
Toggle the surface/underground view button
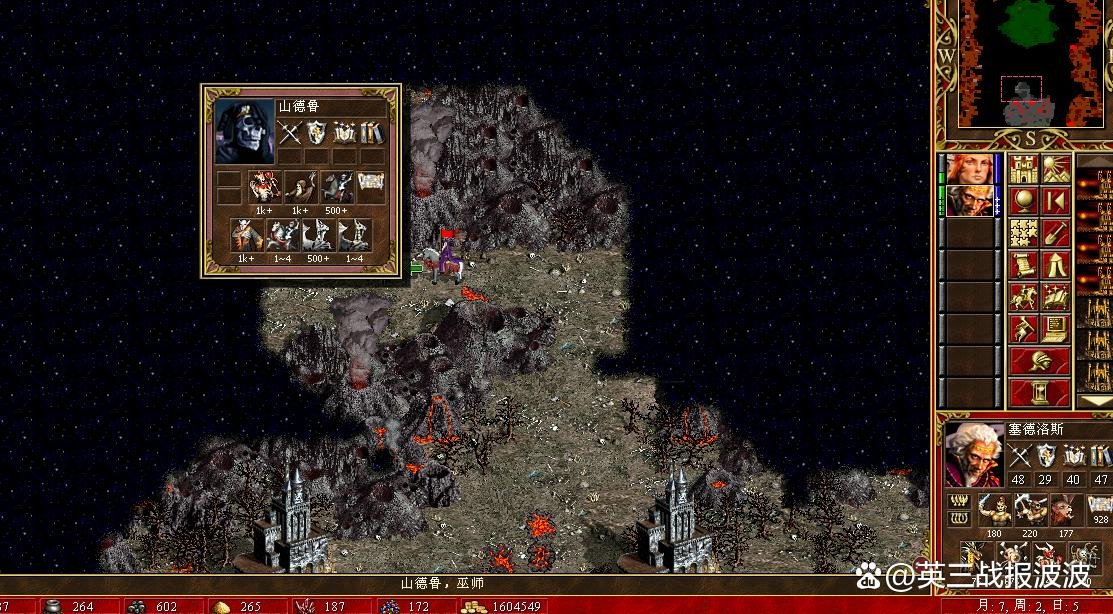[1056, 169]
